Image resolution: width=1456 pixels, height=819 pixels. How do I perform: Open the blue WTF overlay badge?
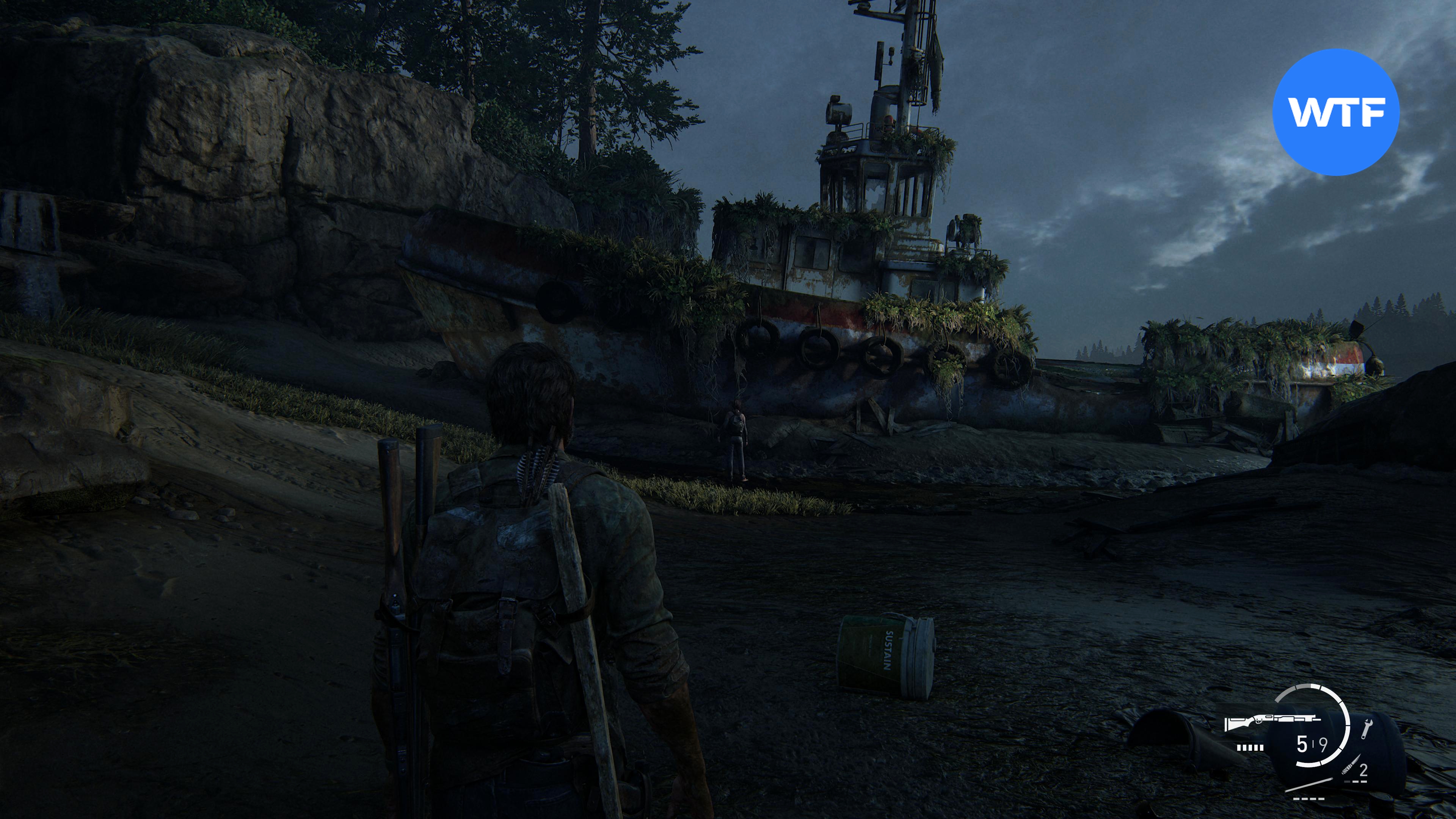1335,112
